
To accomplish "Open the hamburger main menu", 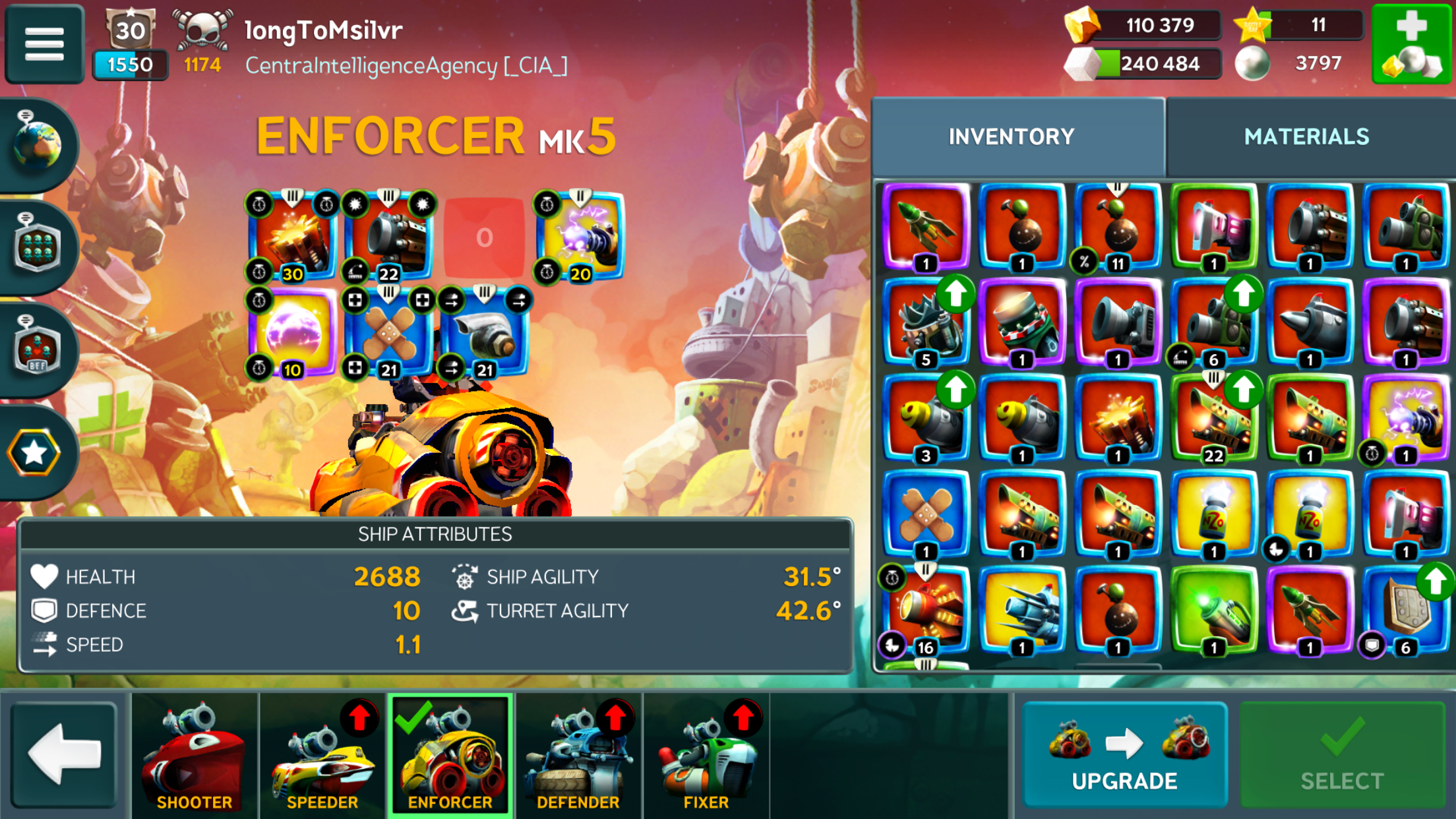I will 44,44.
